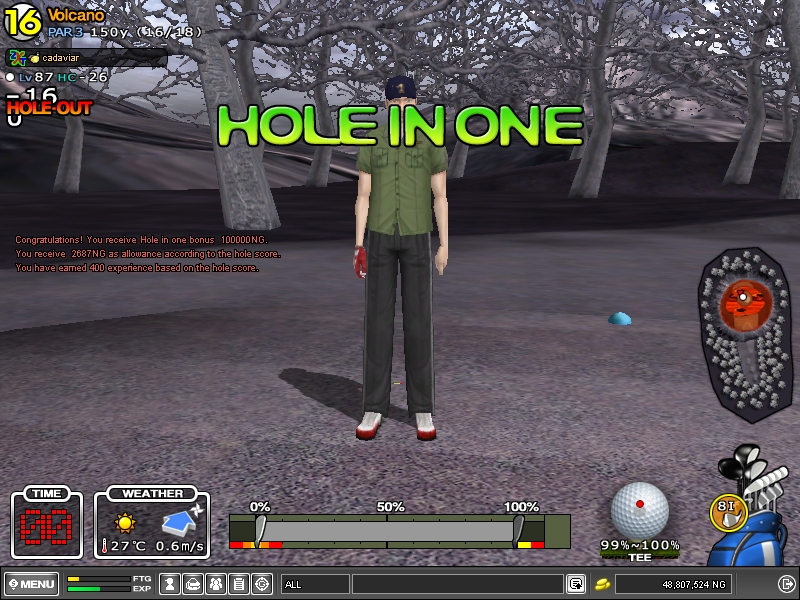Open the crosshair target icon
The image size is (800, 600).
pos(263,583)
